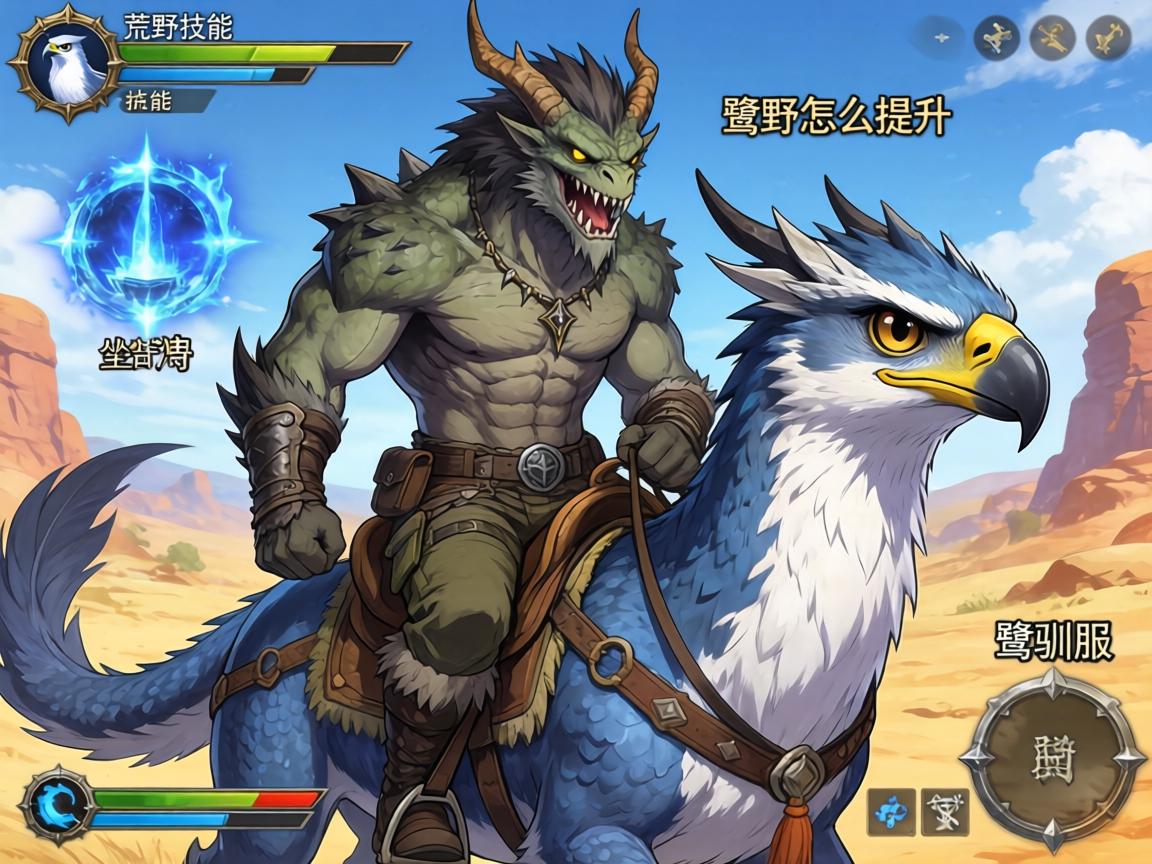Activate the glowing blue orb skill

pos(147,240)
